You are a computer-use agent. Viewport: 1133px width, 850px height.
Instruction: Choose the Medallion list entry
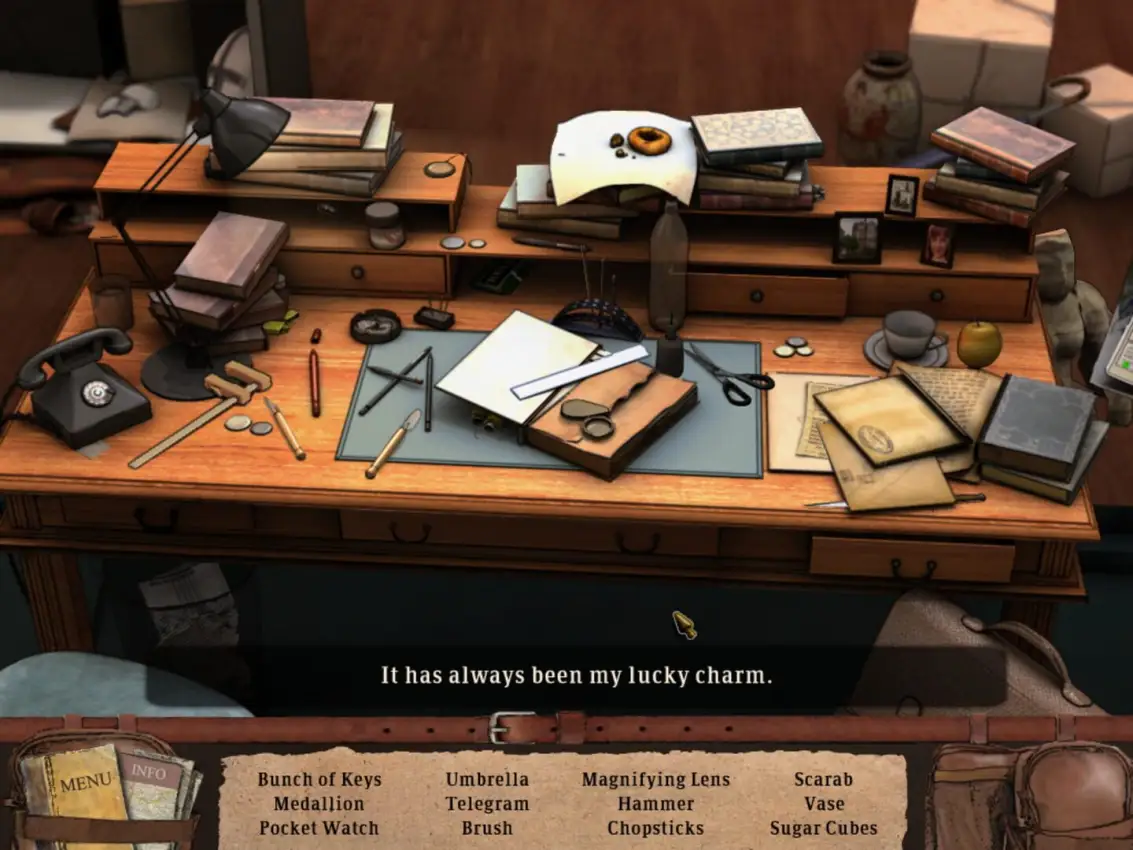tap(319, 804)
